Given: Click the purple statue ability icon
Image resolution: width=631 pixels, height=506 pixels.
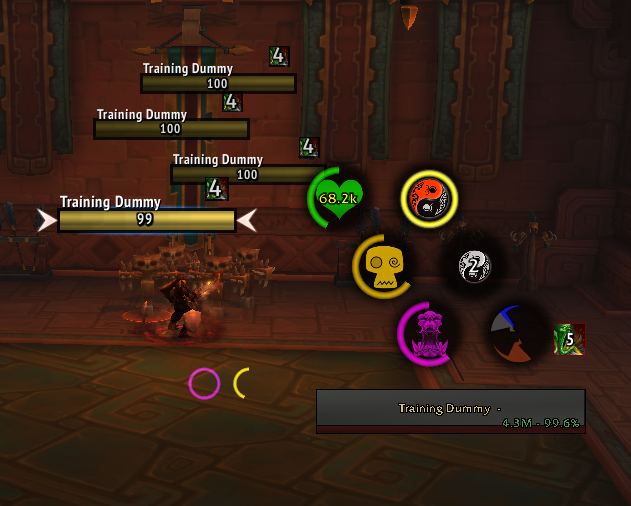Looking at the screenshot, I should pos(428,331).
